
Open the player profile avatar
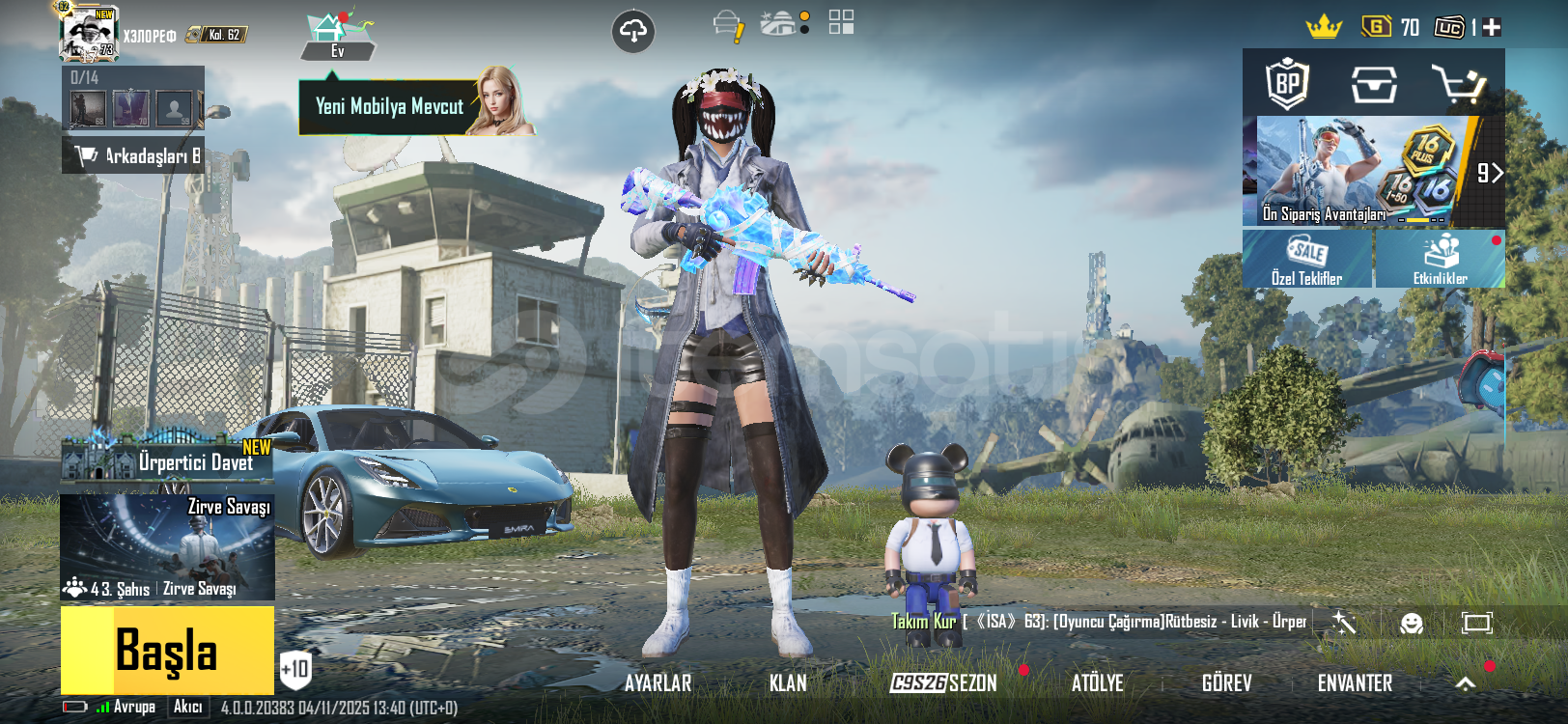point(88,35)
